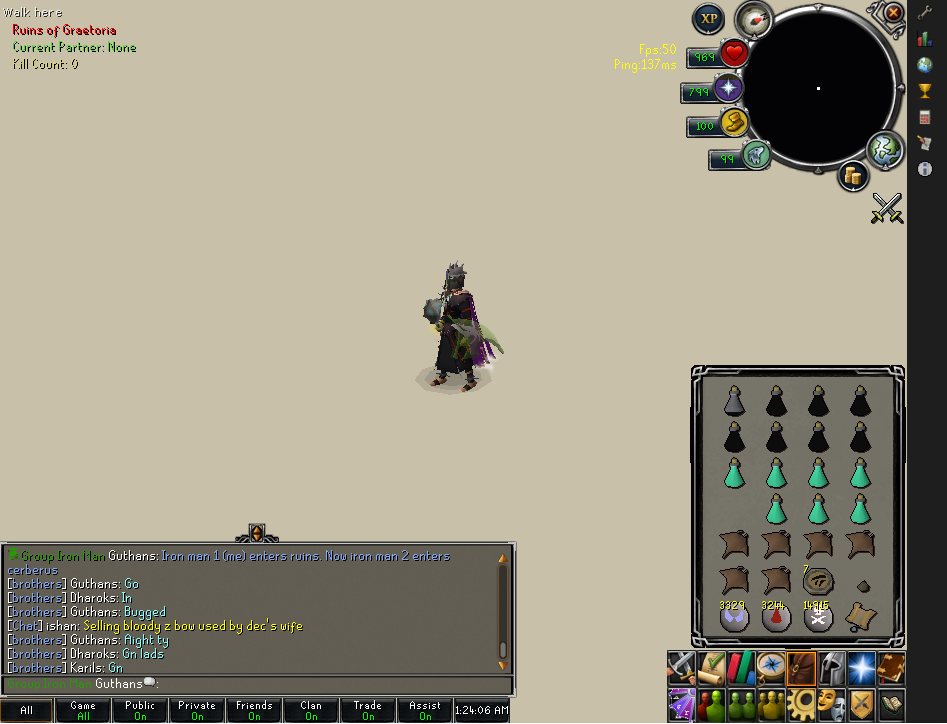Switch to the prayer star tab
The height and width of the screenshot is (724, 947).
click(x=861, y=666)
